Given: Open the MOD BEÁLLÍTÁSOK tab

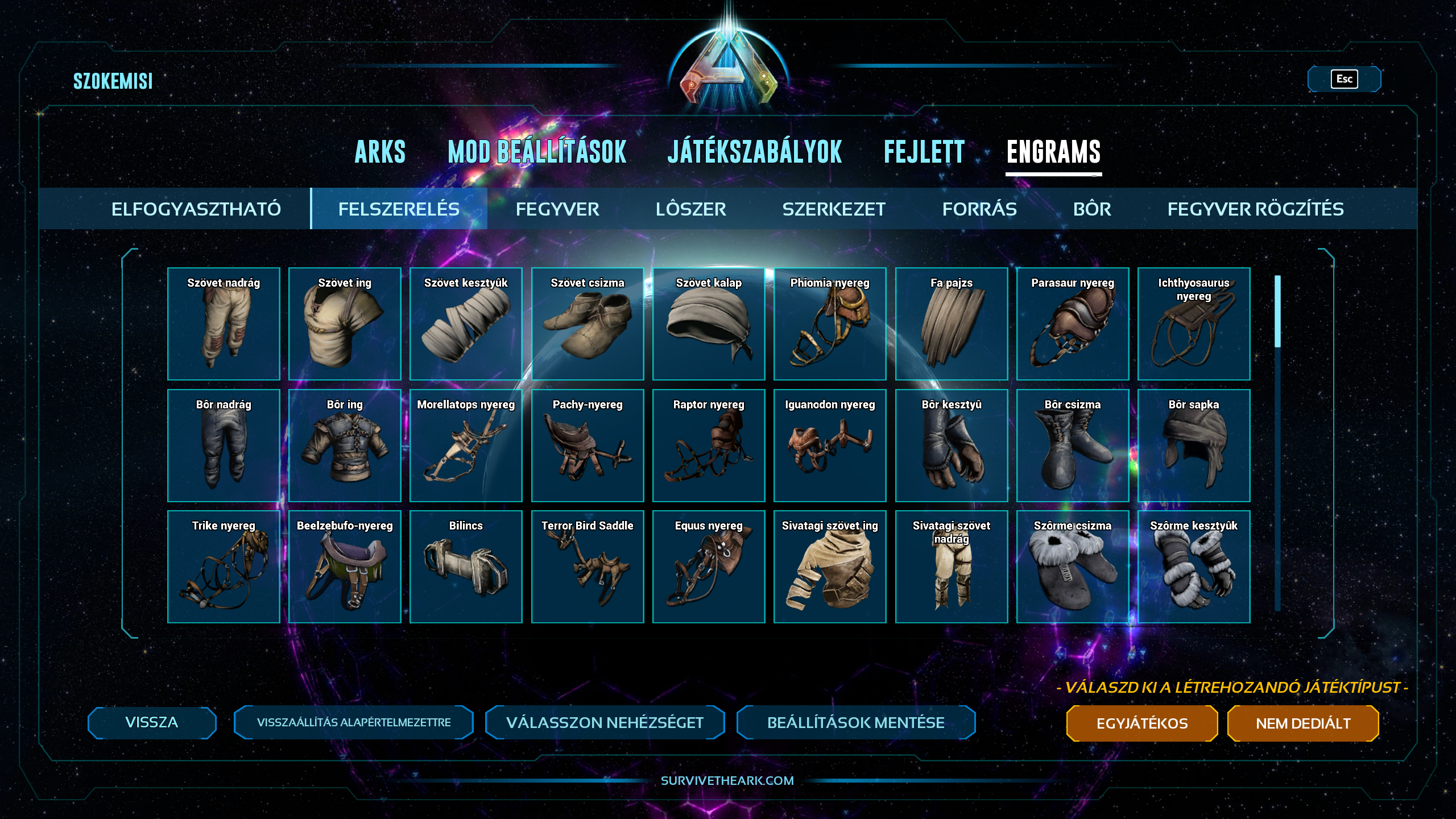Looking at the screenshot, I should click(537, 152).
